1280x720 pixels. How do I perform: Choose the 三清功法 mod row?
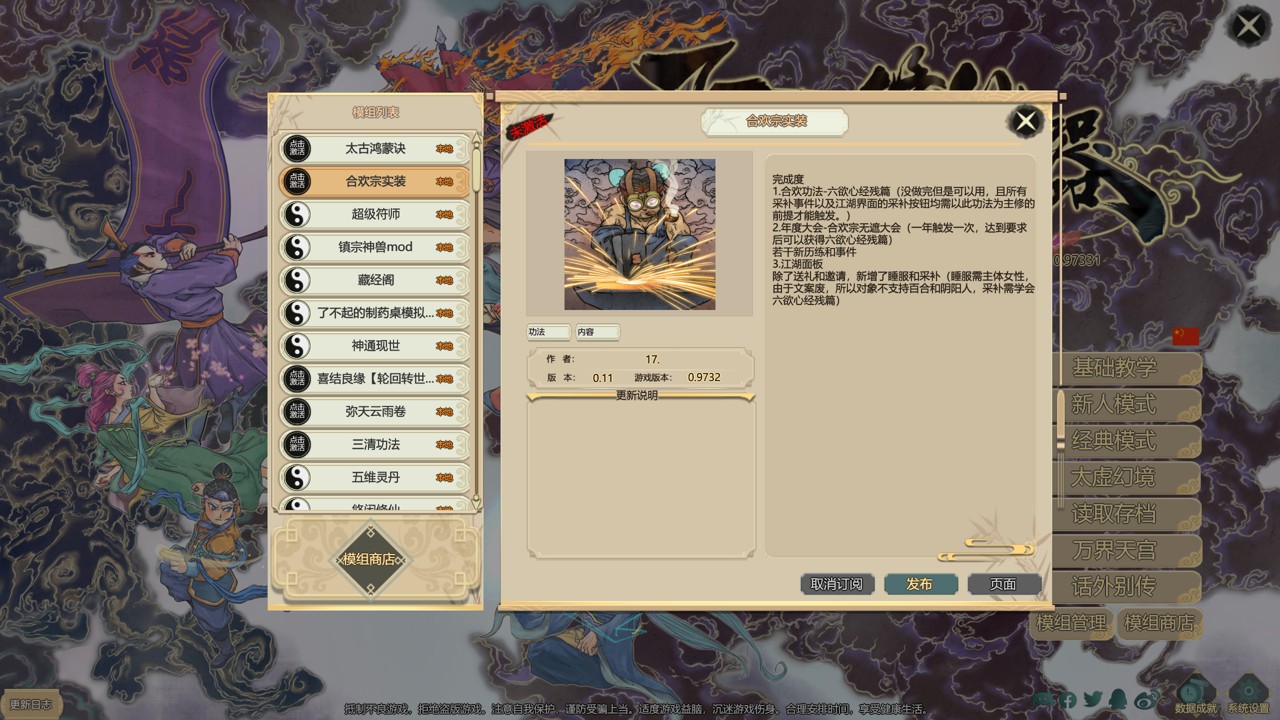point(375,444)
